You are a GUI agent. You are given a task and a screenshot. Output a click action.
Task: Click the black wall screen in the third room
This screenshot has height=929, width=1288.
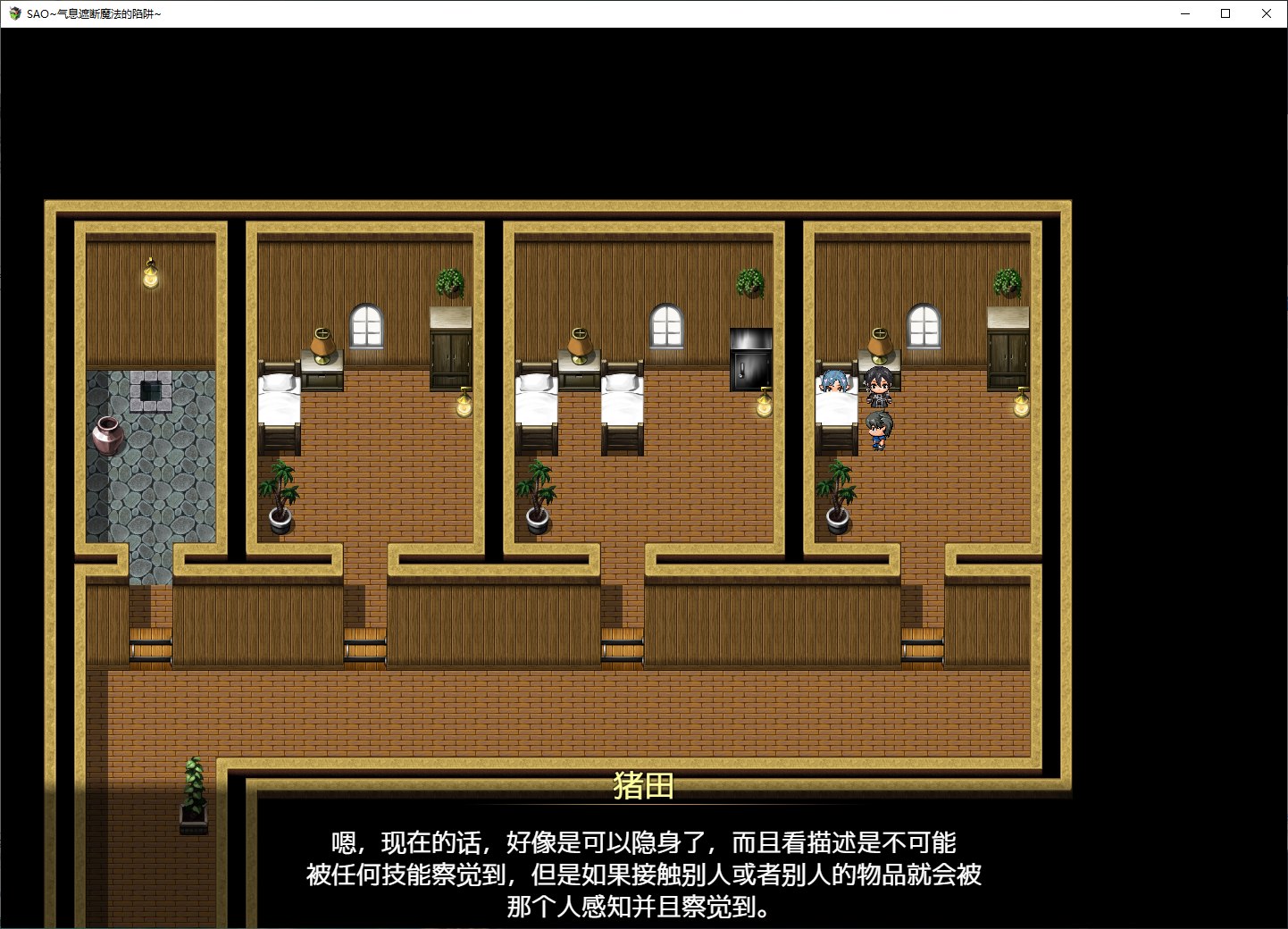coord(750,357)
